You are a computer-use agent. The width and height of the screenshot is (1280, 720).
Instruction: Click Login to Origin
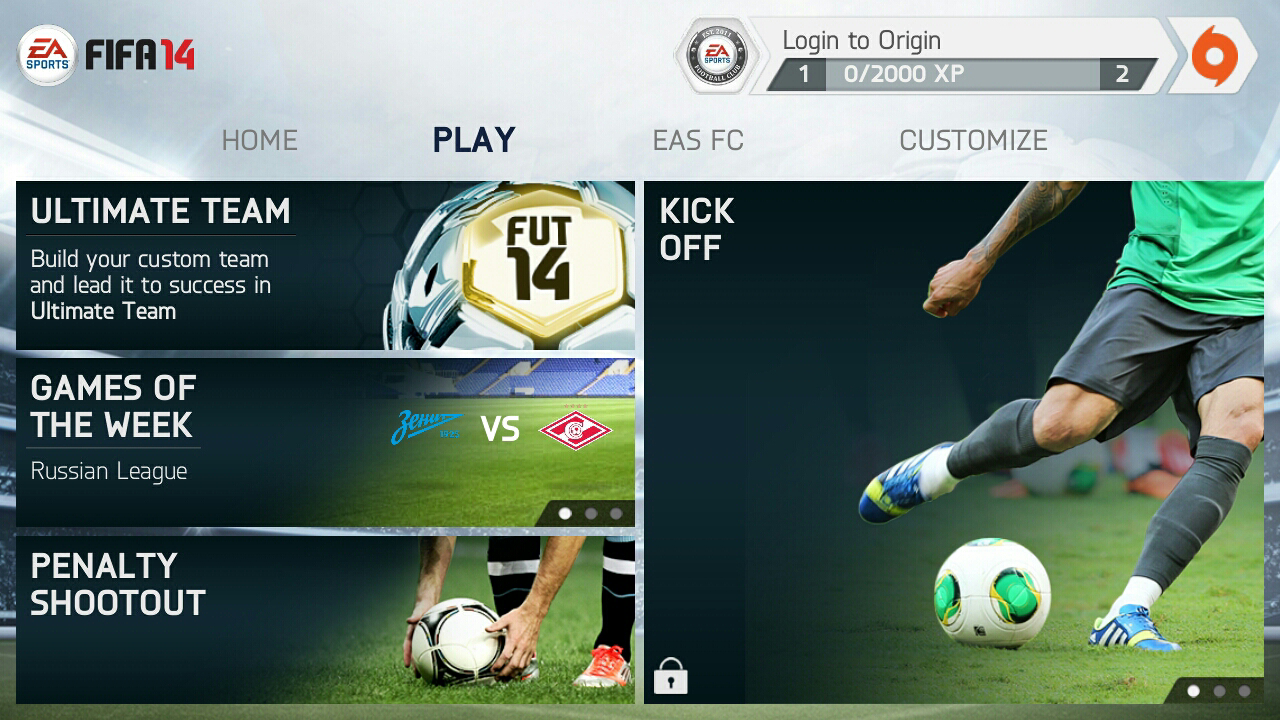click(862, 40)
